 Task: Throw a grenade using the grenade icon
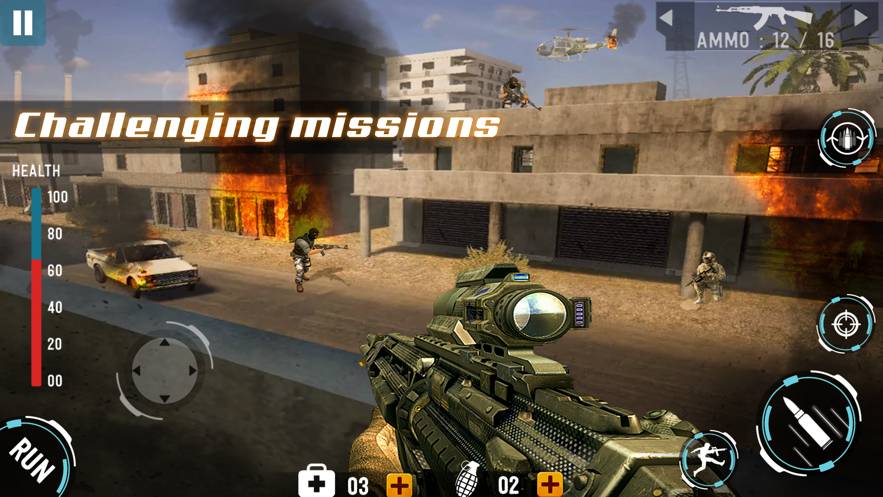click(467, 482)
